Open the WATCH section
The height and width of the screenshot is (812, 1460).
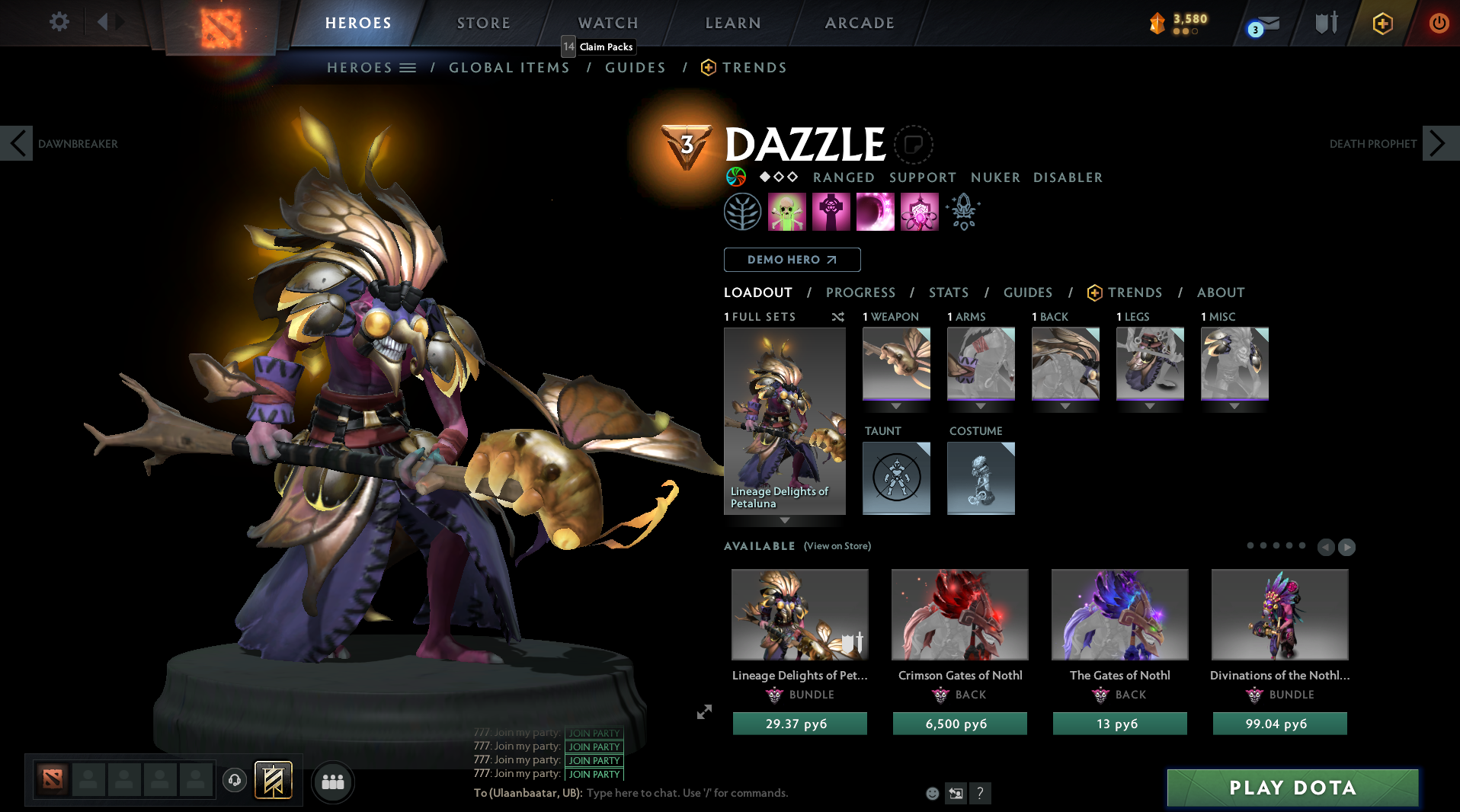607,23
